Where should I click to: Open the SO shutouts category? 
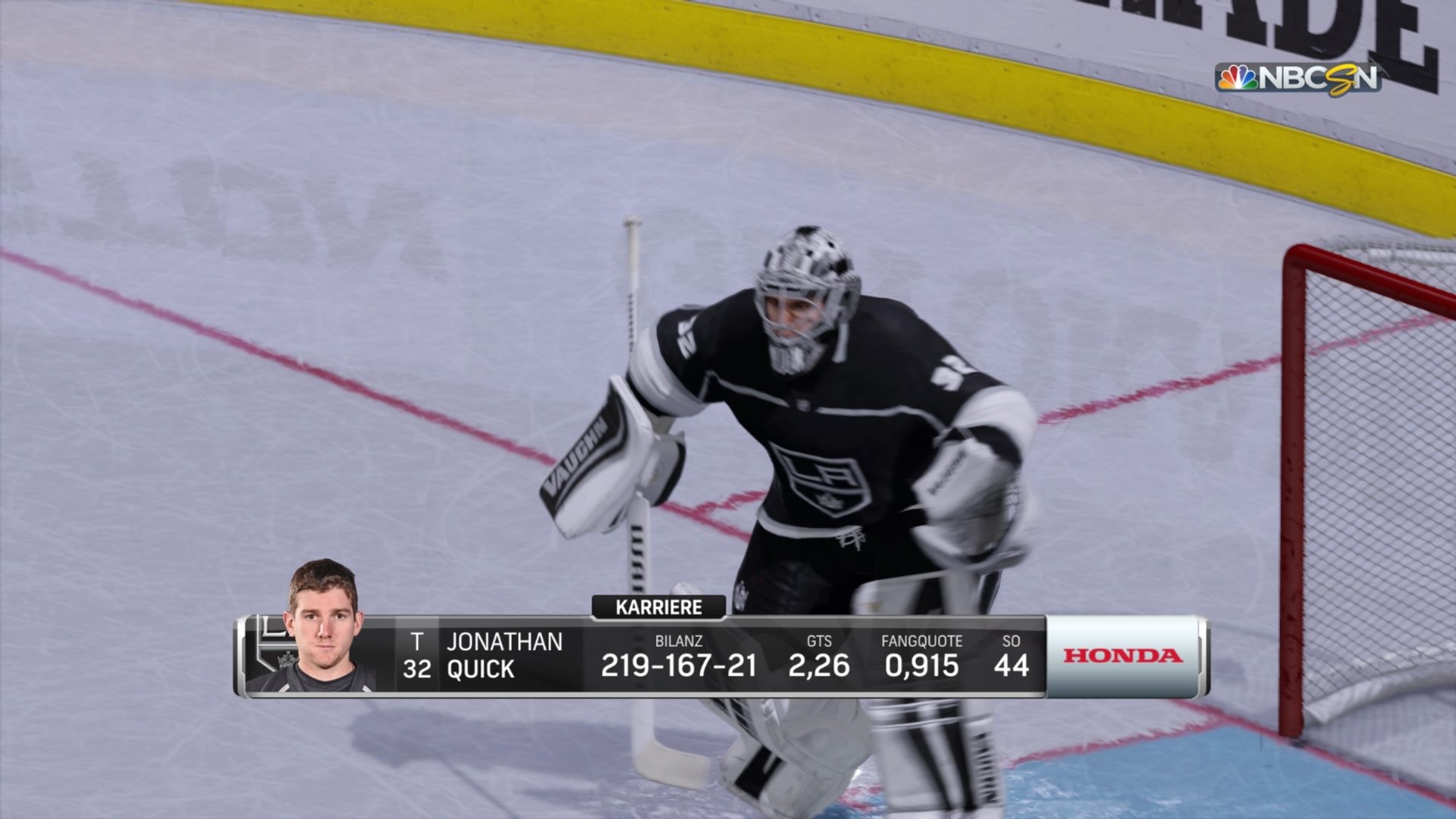(x=1012, y=641)
